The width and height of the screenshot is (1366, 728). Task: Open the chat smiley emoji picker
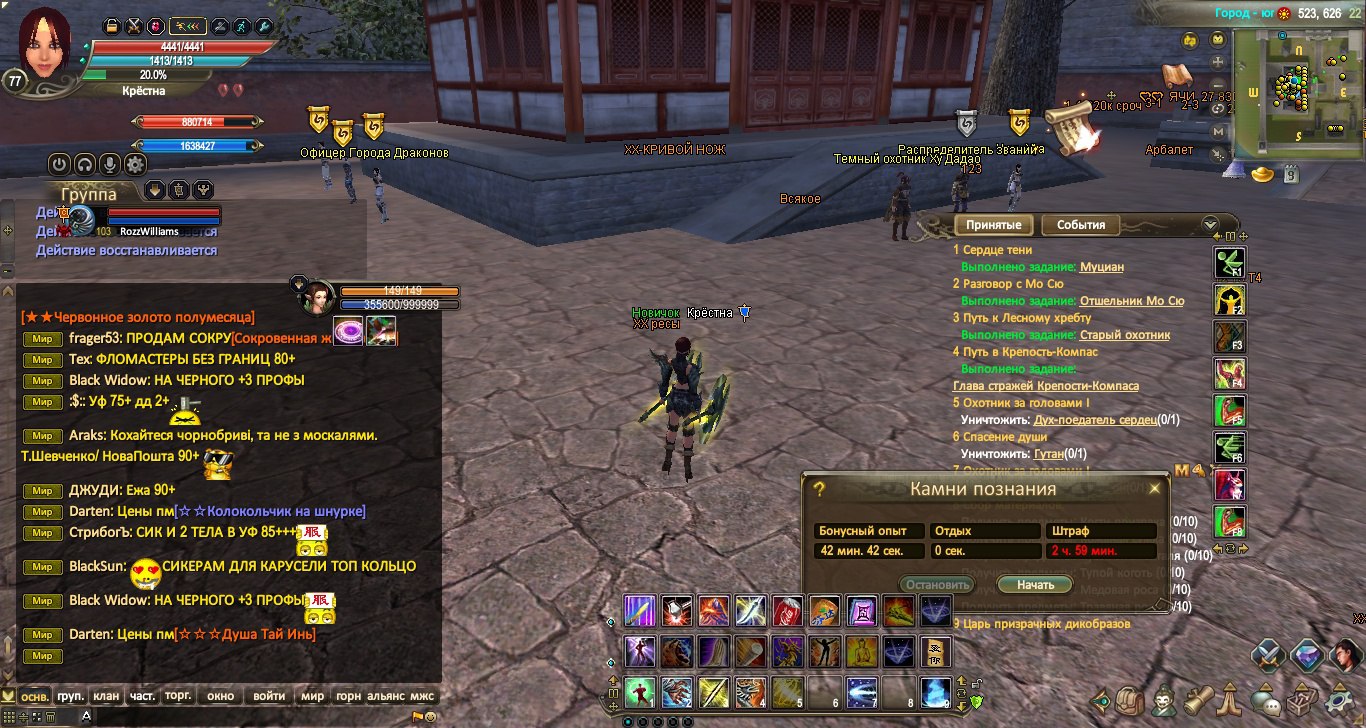click(431, 717)
